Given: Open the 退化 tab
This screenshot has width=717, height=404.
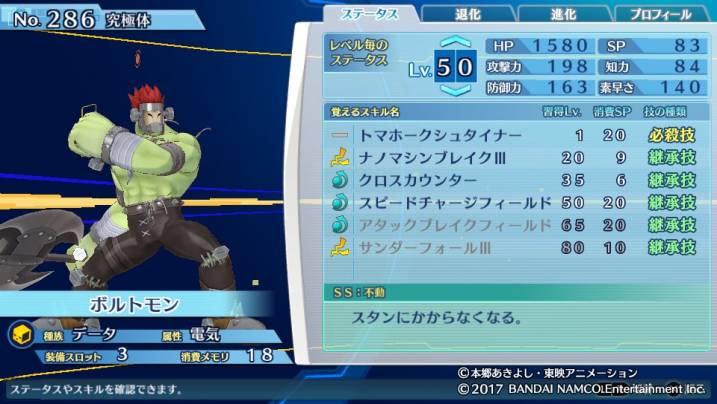Looking at the screenshot, I should click(466, 14).
